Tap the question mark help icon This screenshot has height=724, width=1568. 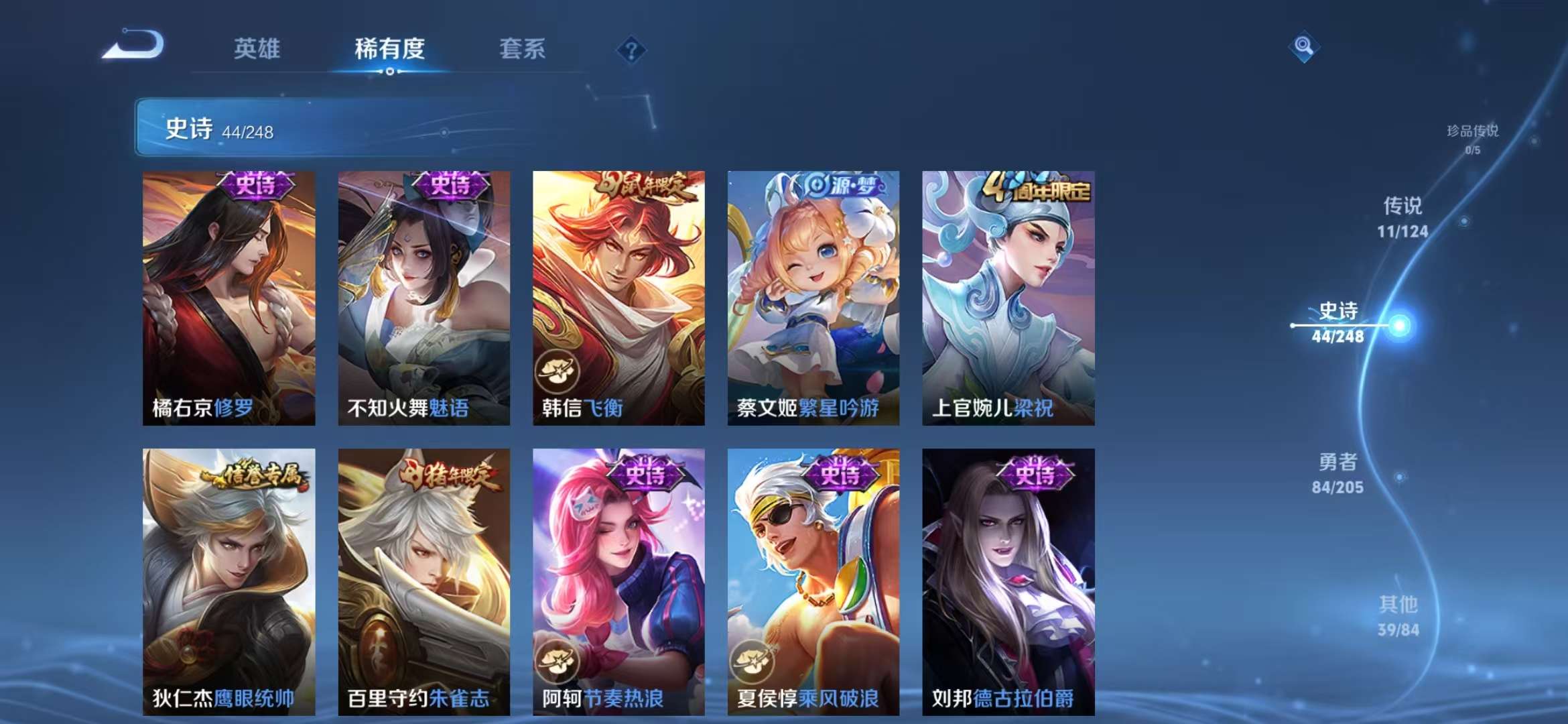click(x=631, y=48)
